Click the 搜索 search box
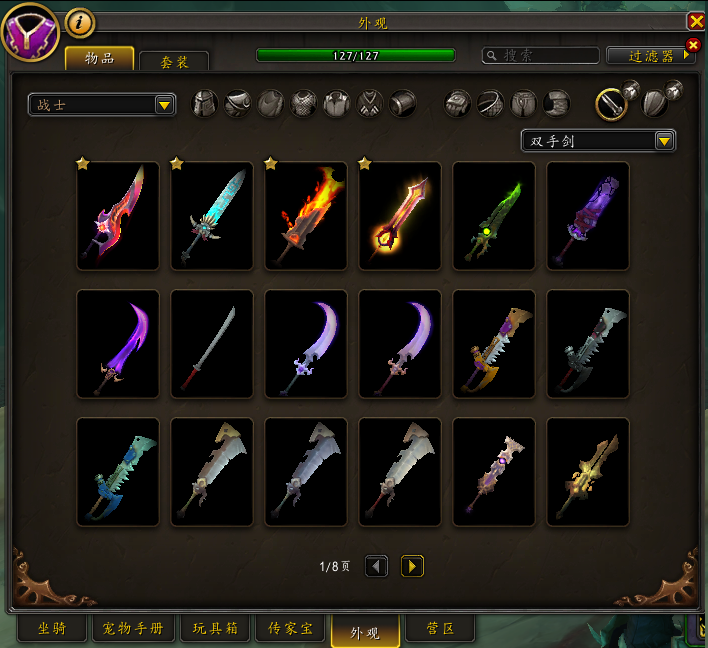708x648 pixels. [x=540, y=56]
